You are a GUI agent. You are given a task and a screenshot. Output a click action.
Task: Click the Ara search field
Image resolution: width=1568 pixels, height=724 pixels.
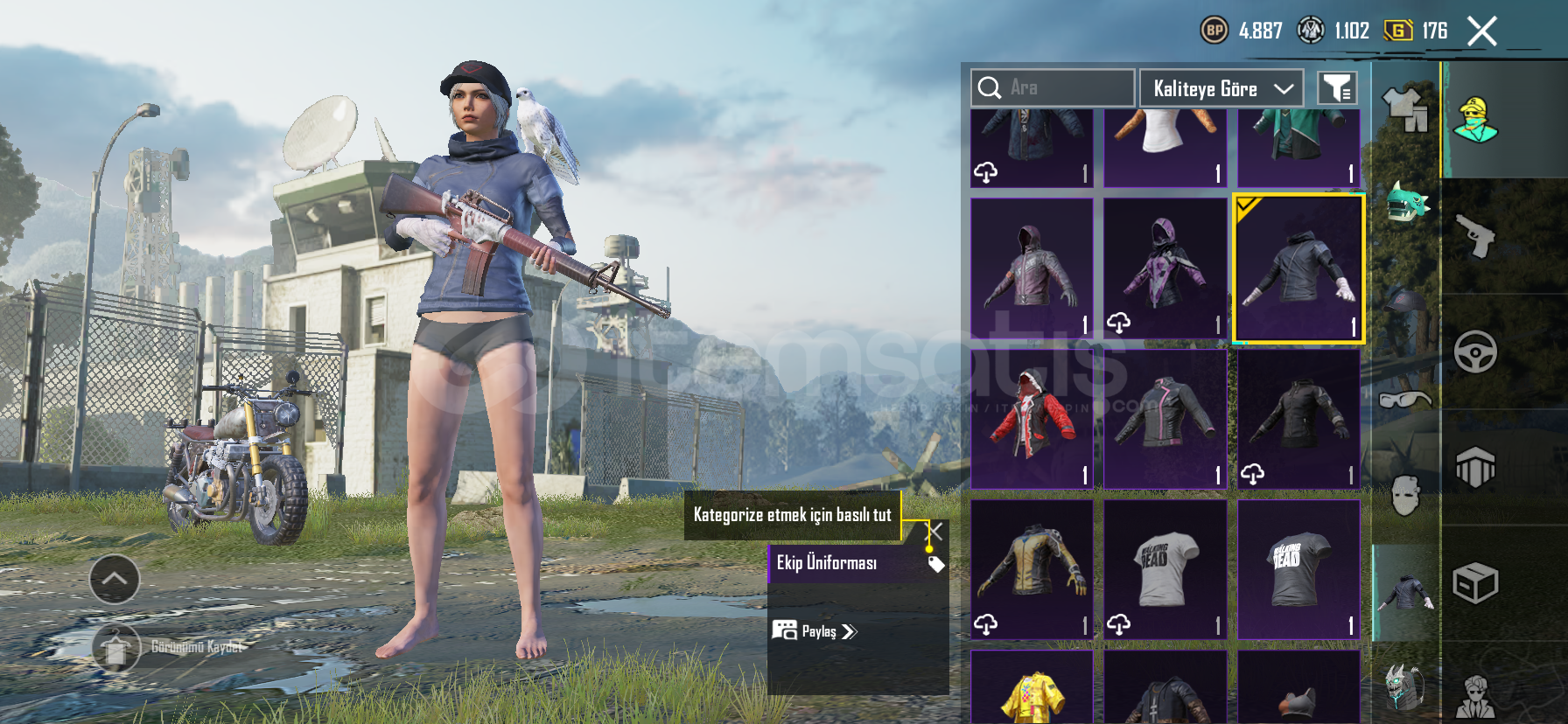(x=1052, y=87)
